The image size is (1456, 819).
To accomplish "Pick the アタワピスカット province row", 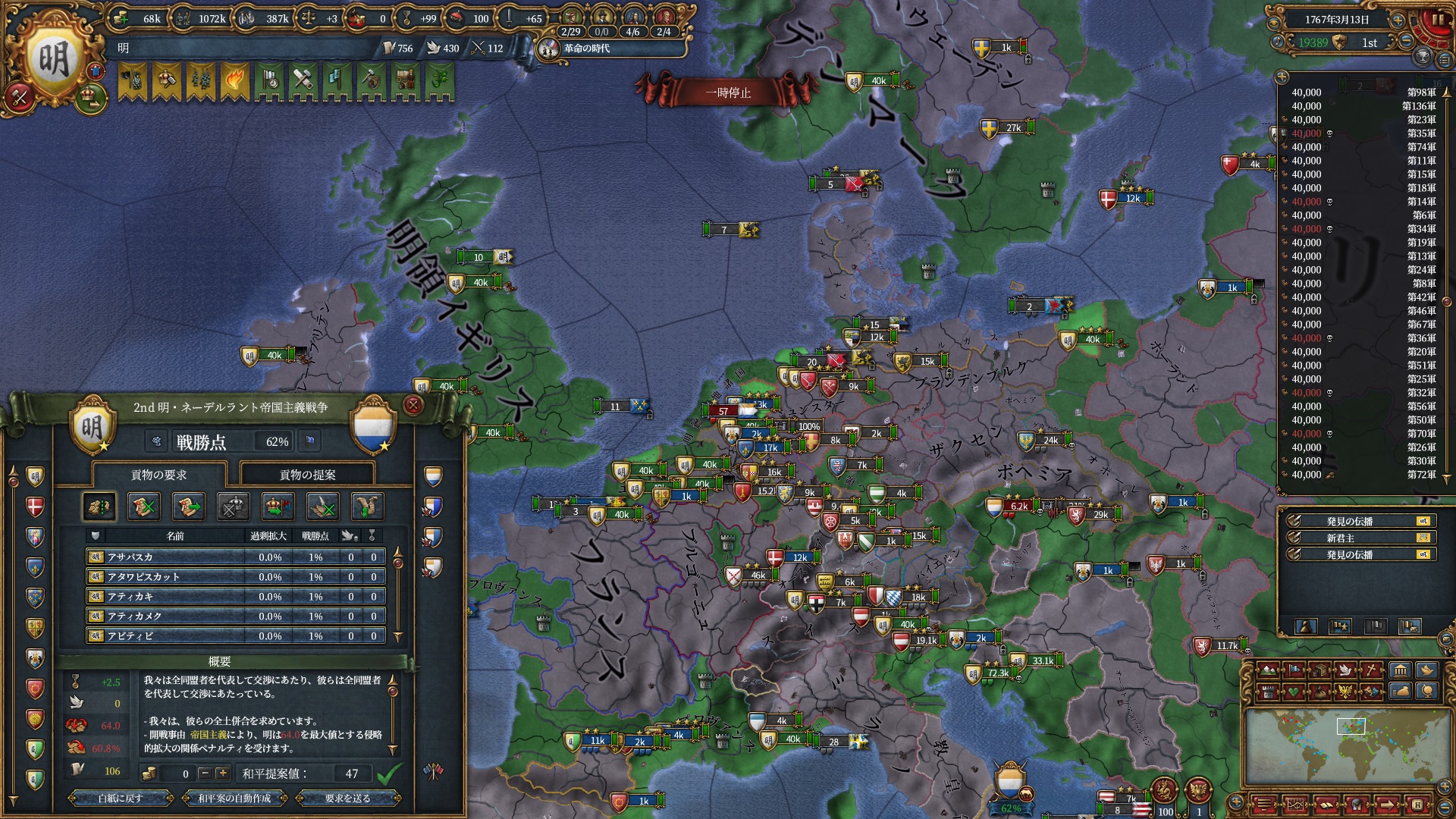I will 235,576.
